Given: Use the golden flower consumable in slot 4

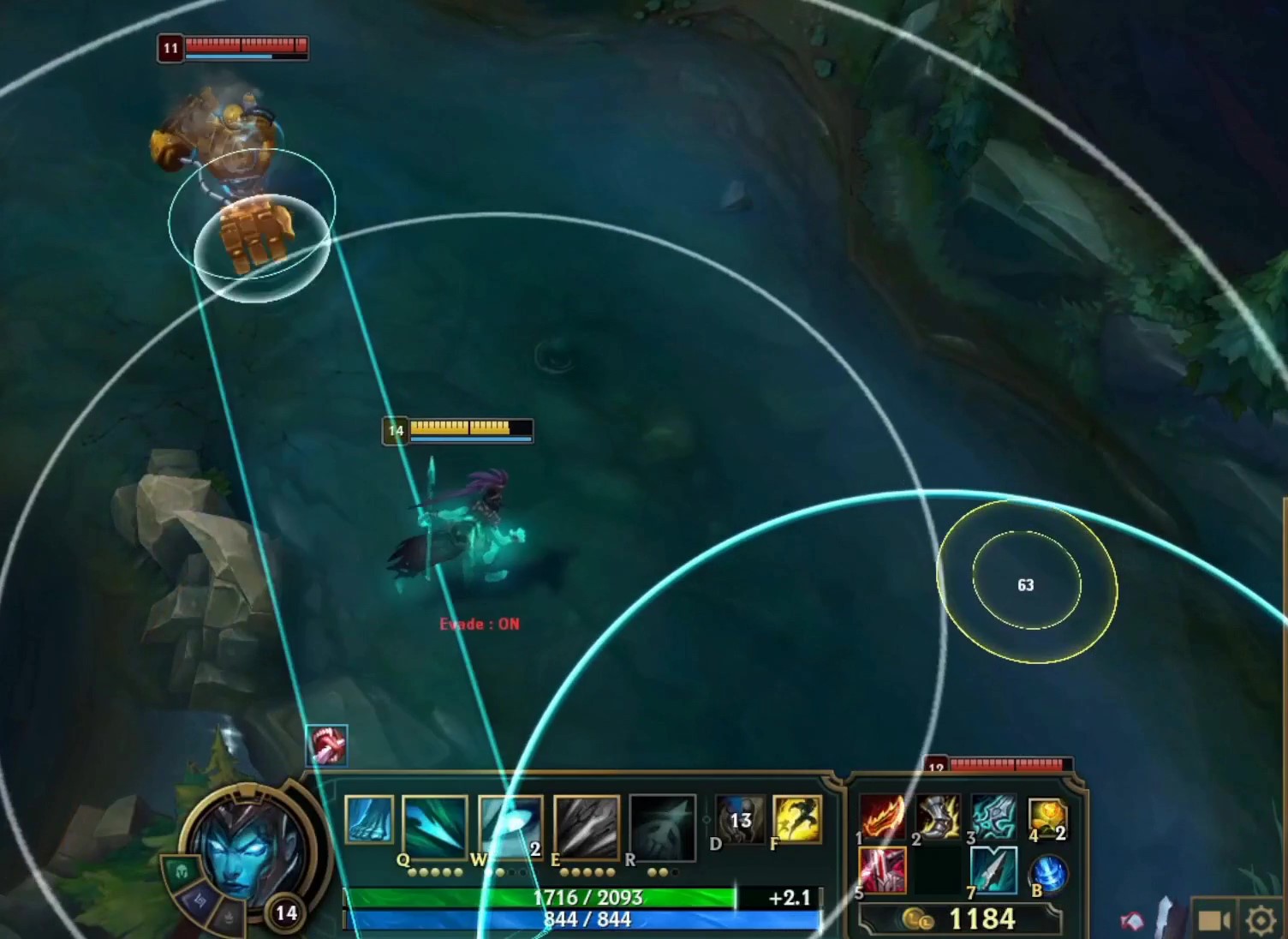Looking at the screenshot, I should coord(1047,817).
